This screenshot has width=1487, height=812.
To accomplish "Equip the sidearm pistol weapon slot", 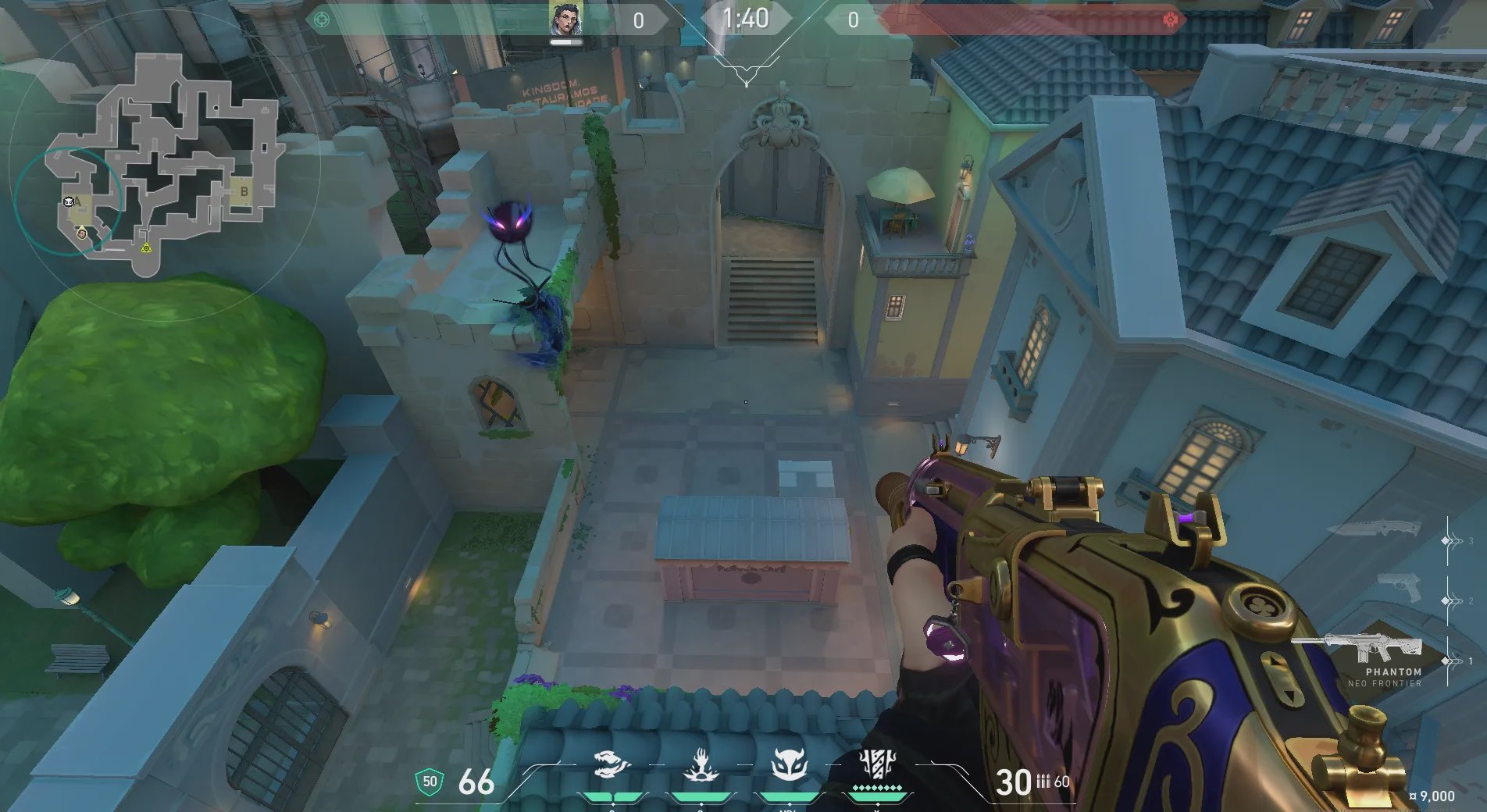I will click(x=1399, y=587).
